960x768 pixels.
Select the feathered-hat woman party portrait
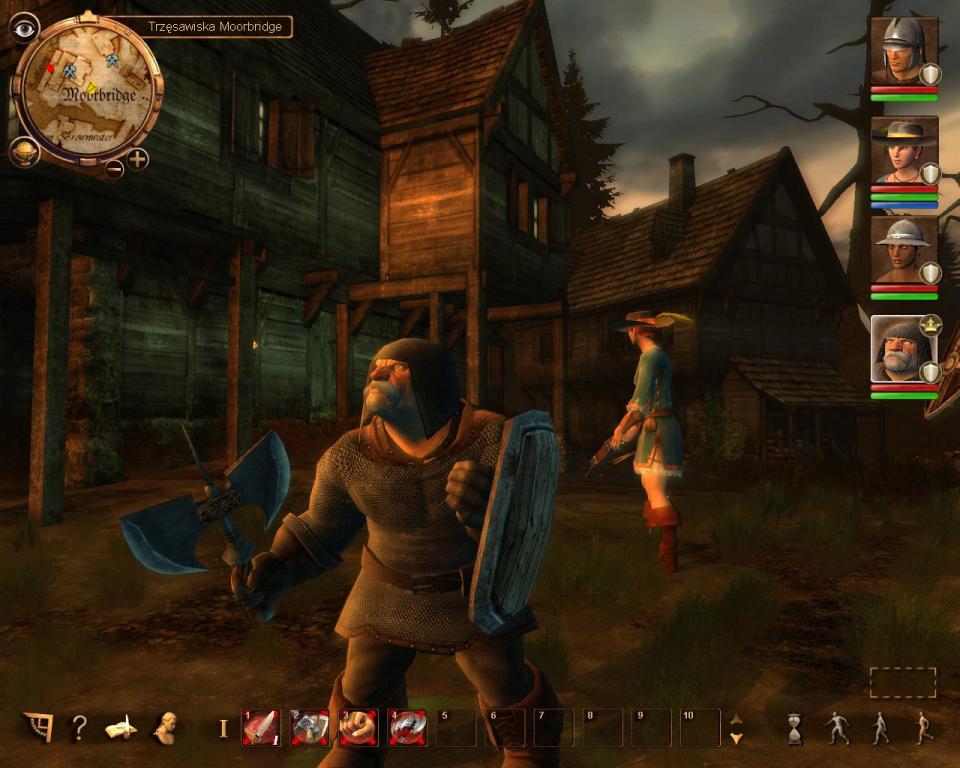click(902, 150)
